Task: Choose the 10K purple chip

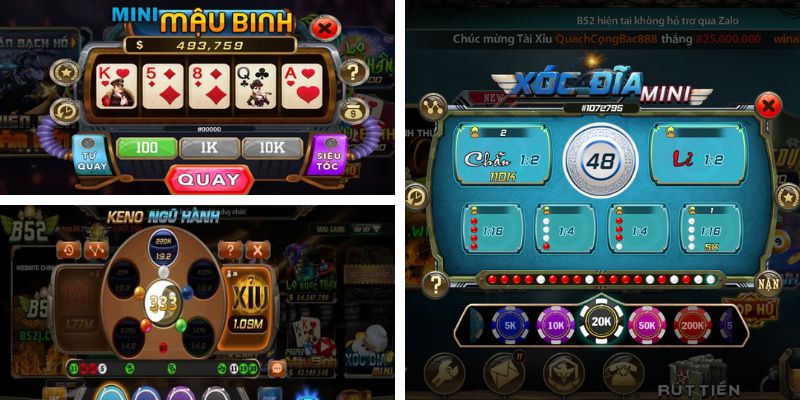Action: tap(555, 325)
